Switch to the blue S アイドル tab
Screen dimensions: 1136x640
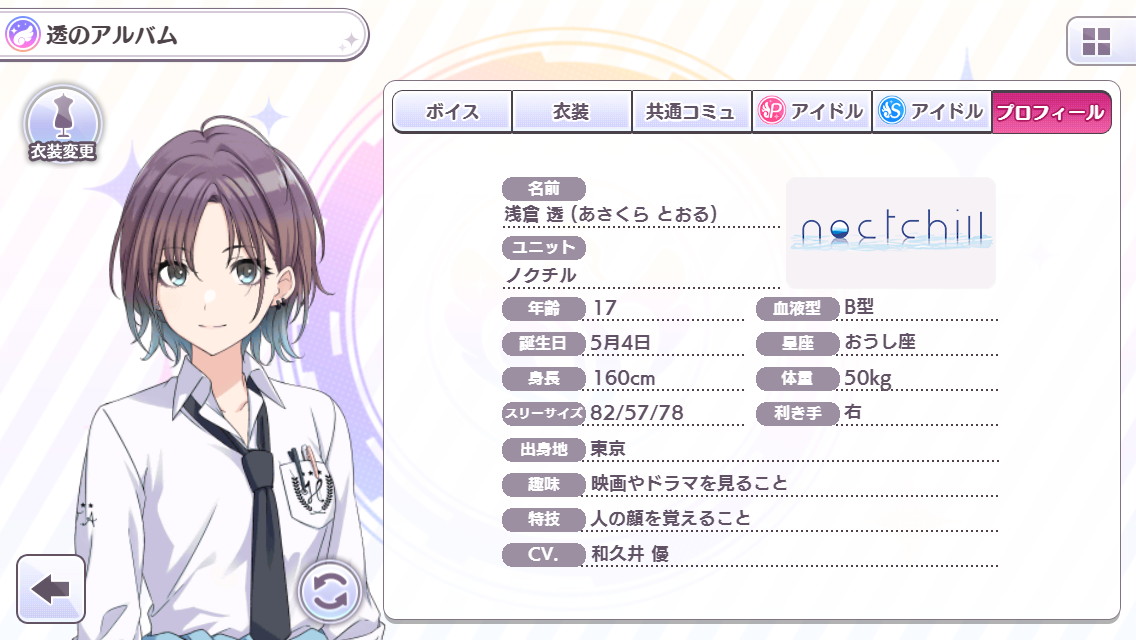(931, 112)
